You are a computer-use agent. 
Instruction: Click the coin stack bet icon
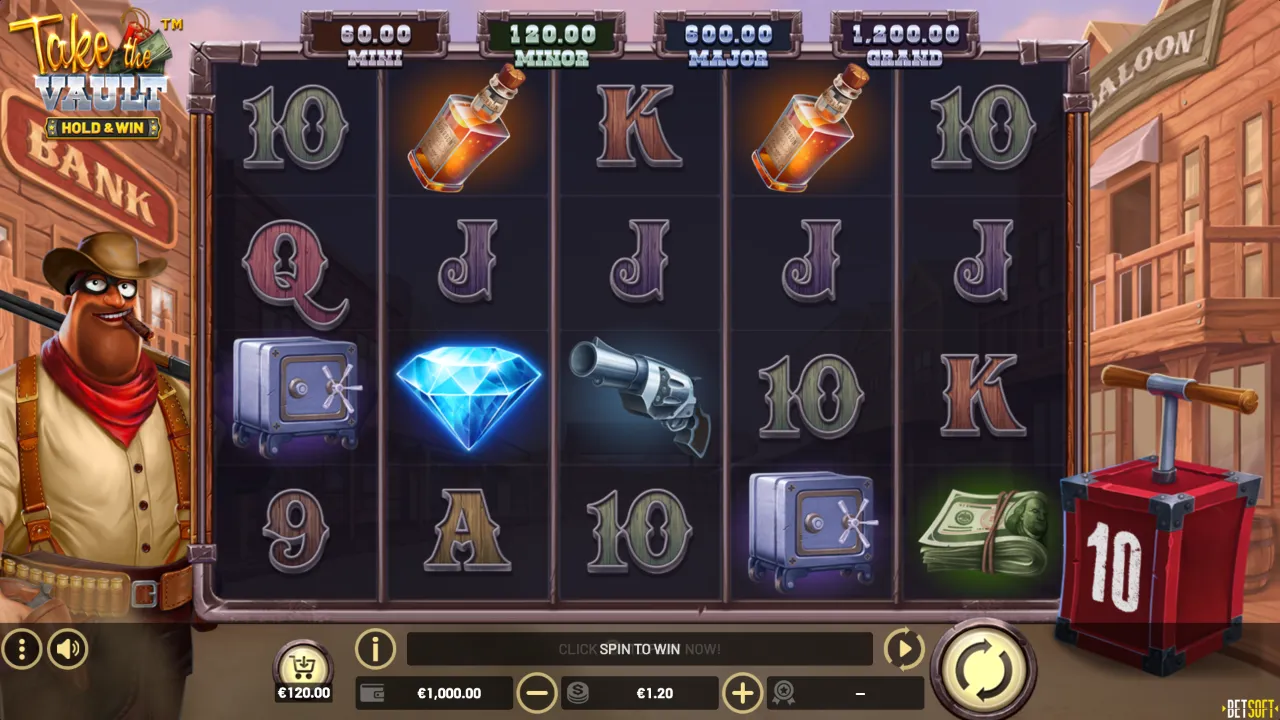click(578, 692)
